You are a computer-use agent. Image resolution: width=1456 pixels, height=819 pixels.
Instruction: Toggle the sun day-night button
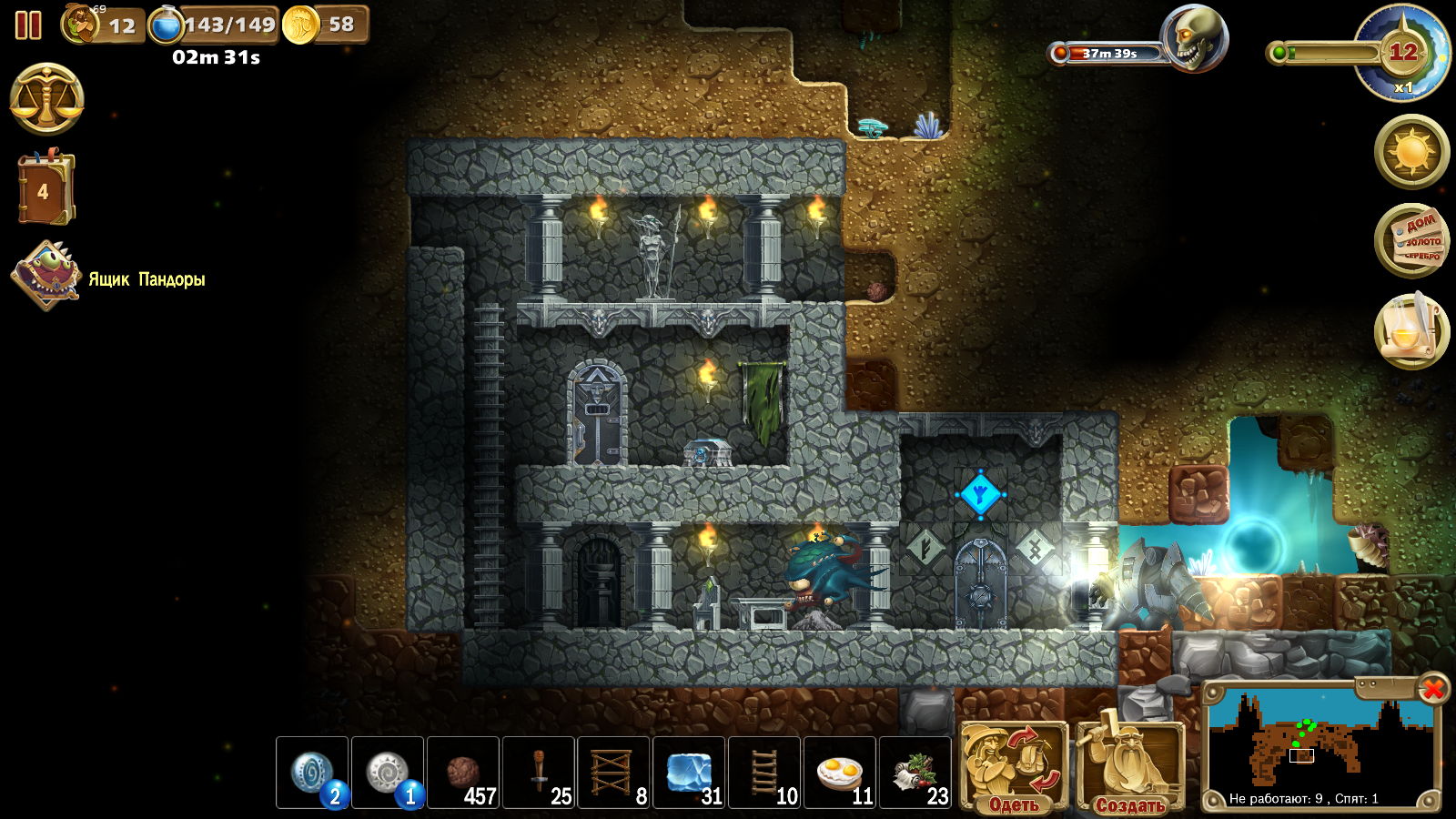click(x=1411, y=151)
